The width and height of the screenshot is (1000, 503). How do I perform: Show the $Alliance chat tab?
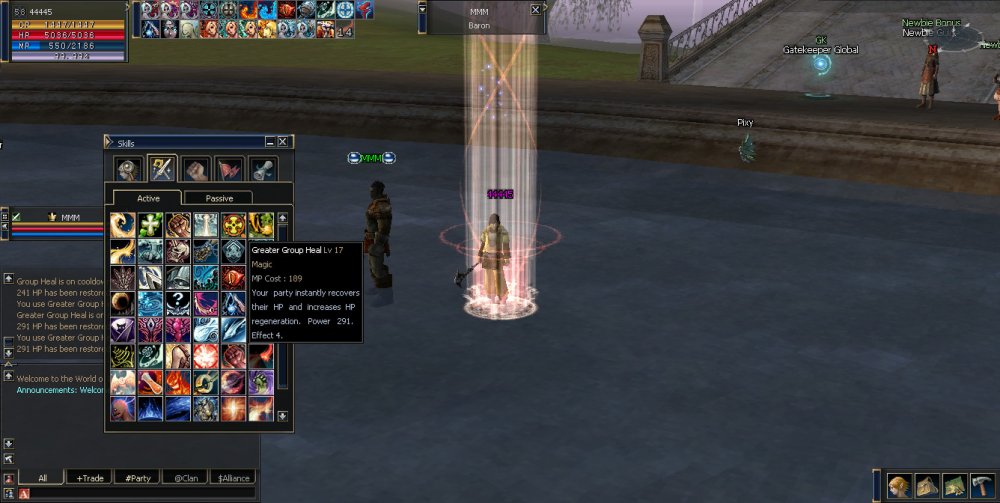click(x=233, y=478)
